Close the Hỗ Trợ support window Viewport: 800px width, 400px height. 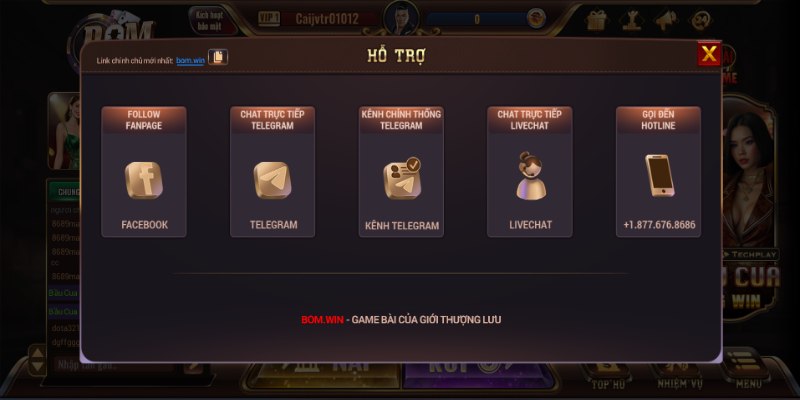[x=709, y=54]
